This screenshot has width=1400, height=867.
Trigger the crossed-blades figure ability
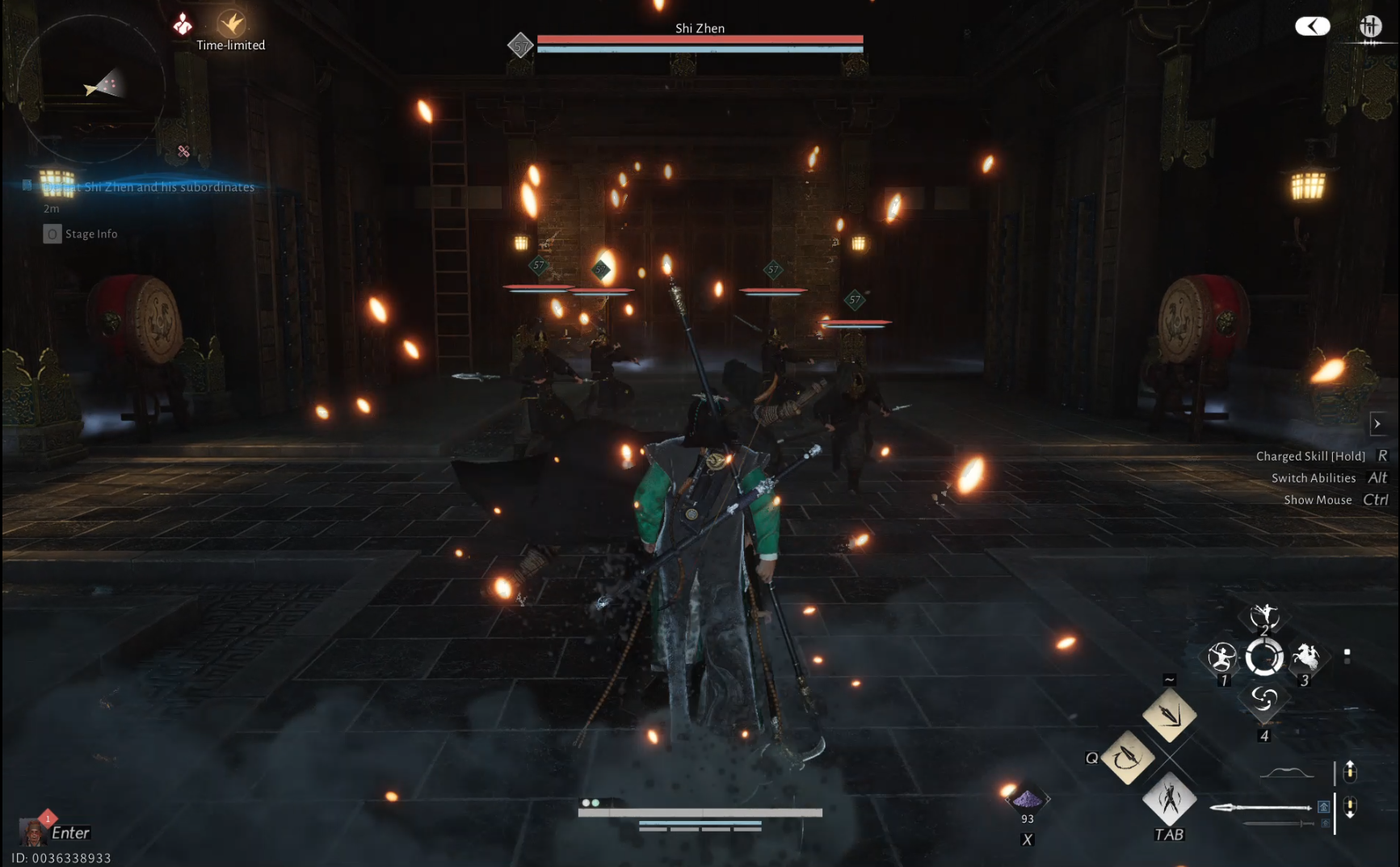point(1169,799)
